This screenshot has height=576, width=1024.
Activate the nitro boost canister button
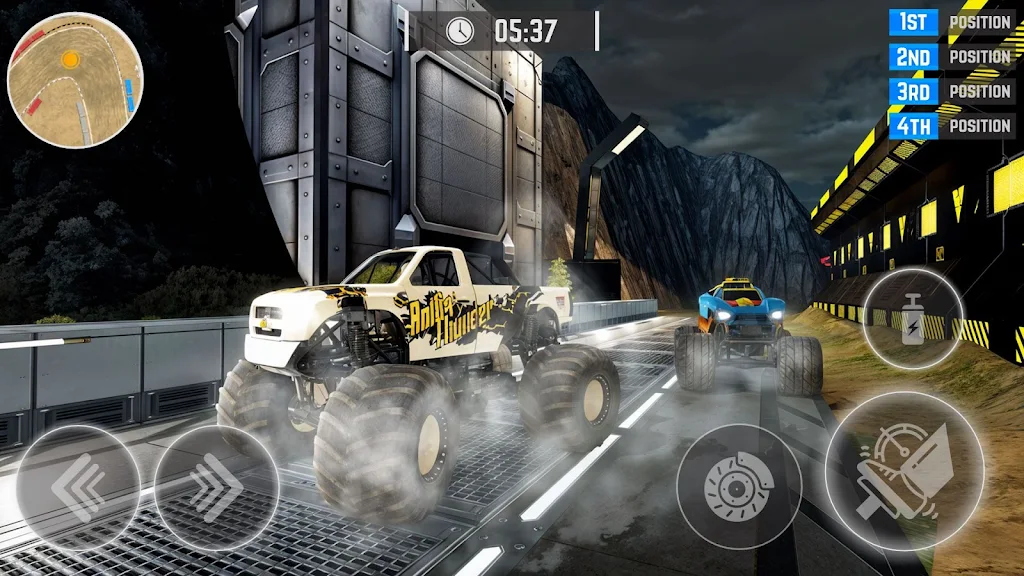coord(912,320)
